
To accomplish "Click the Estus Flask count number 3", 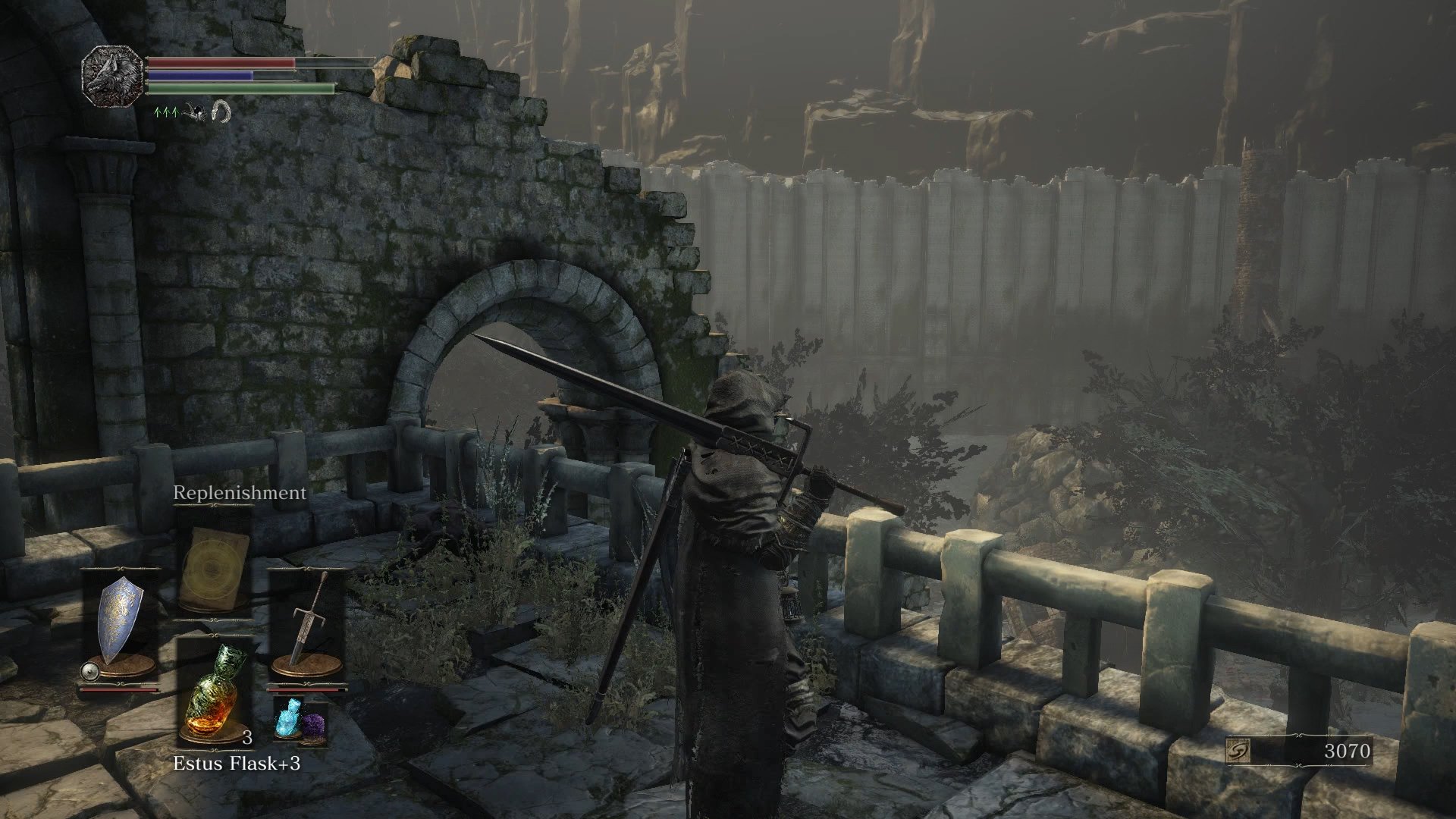I will [248, 737].
